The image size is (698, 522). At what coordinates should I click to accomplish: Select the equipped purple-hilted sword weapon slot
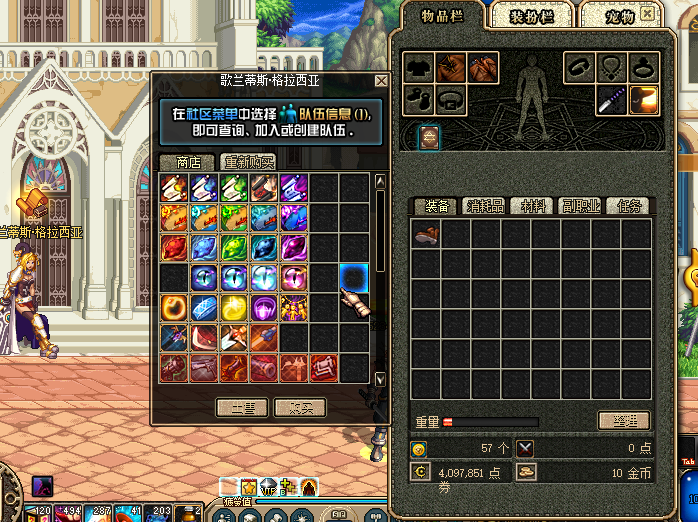click(611, 99)
